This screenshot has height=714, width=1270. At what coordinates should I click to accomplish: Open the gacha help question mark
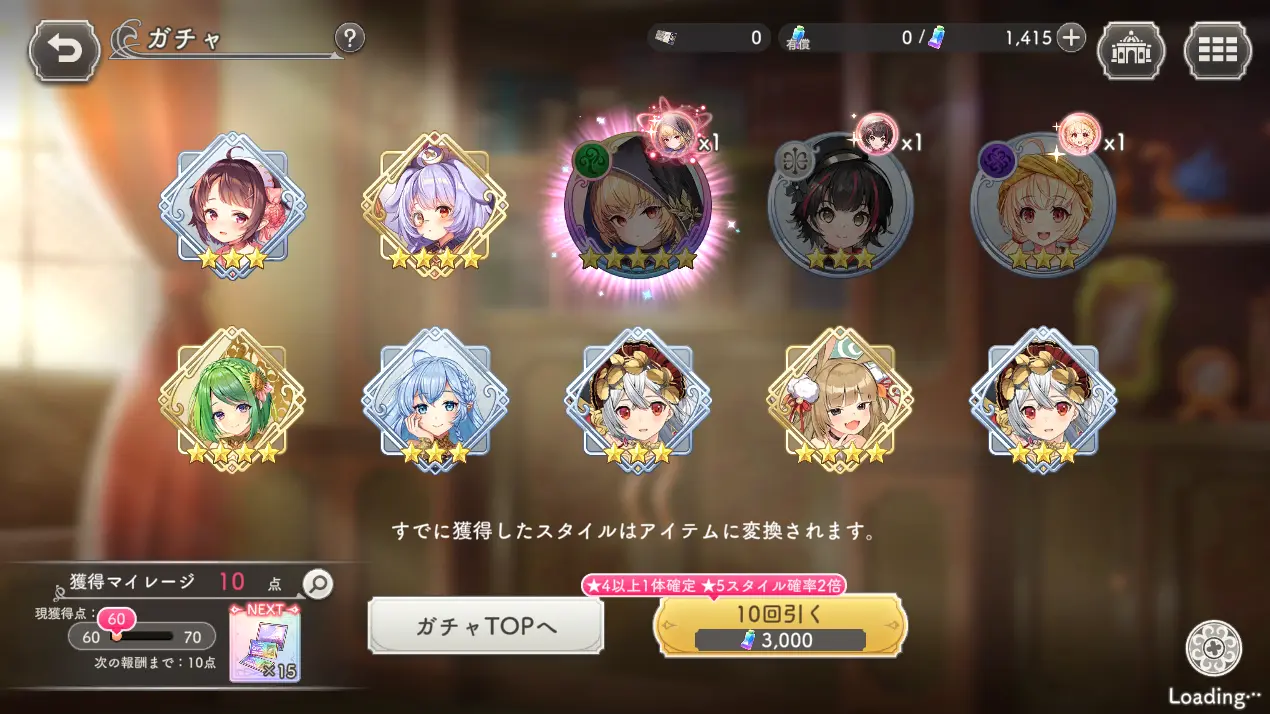349,39
